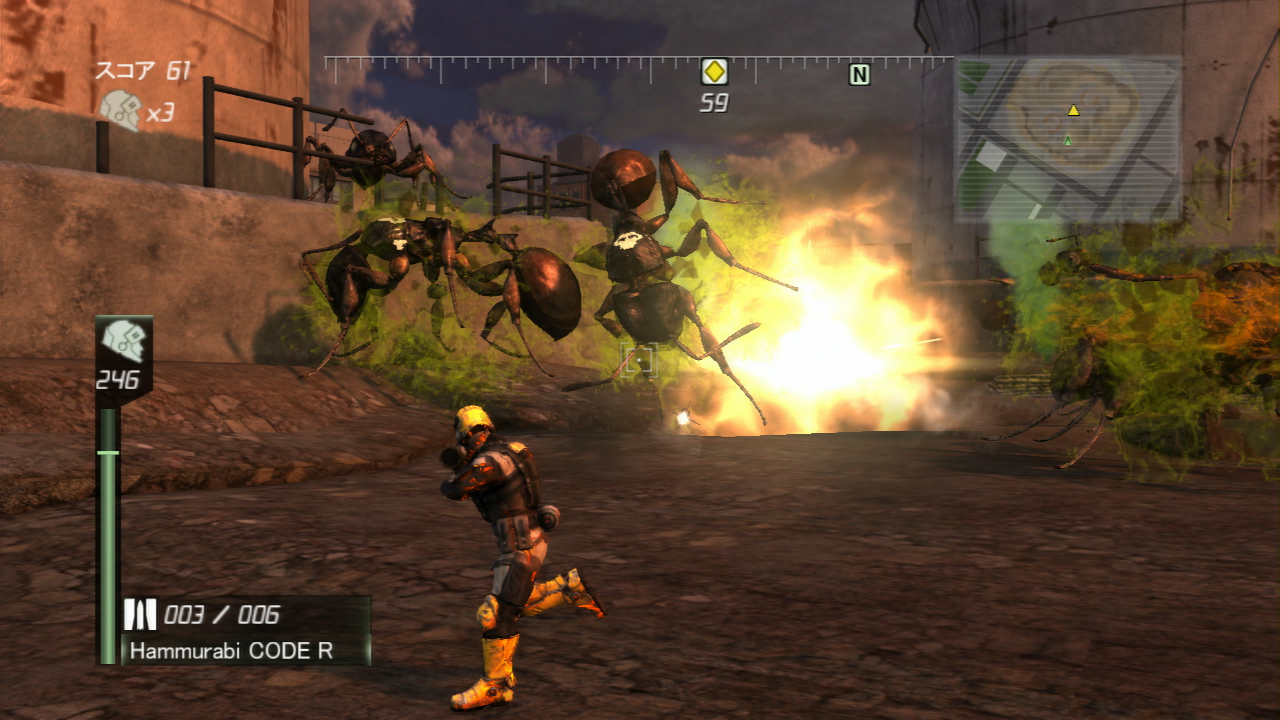The width and height of the screenshot is (1280, 720).
Task: Click the N north compass marker
Action: pyautogui.click(x=859, y=74)
